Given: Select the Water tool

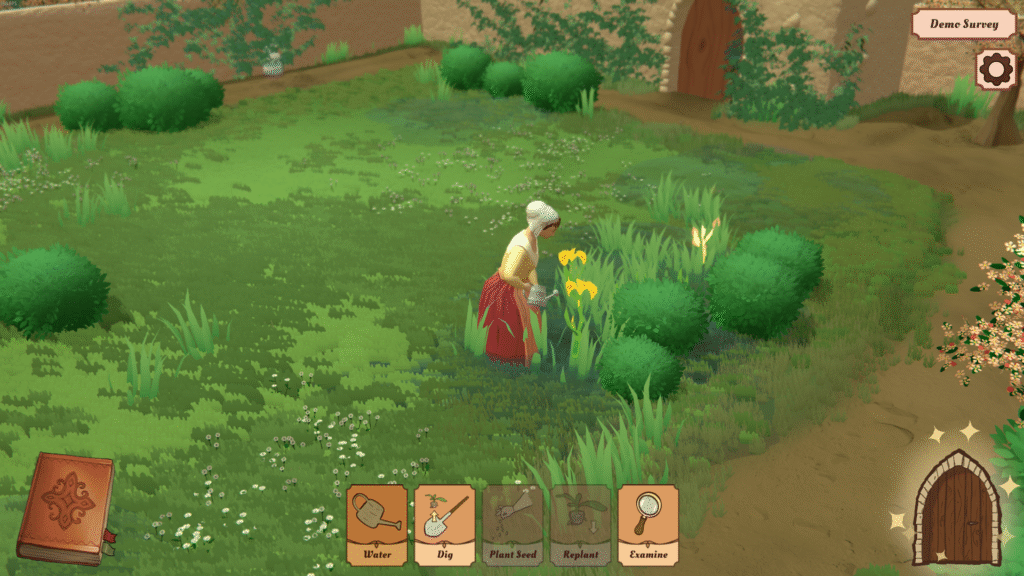Looking at the screenshot, I should pyautogui.click(x=377, y=524).
